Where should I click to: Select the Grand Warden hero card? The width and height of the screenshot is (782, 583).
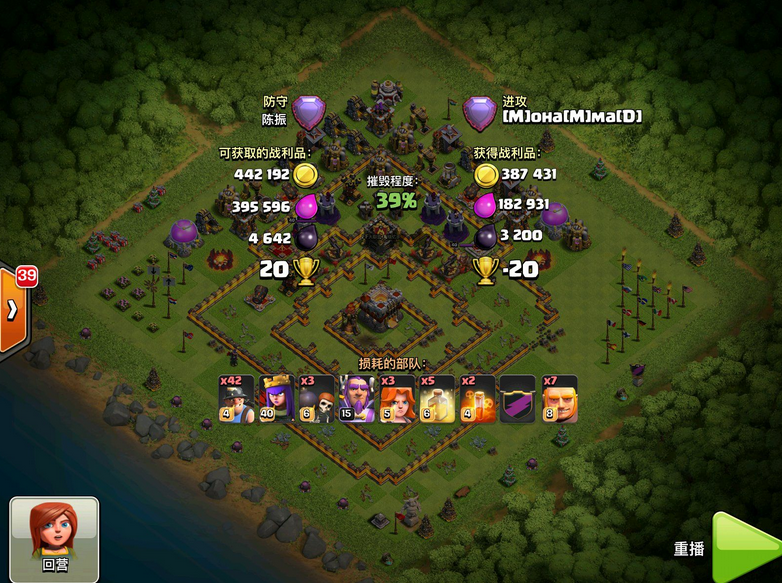coord(357,398)
